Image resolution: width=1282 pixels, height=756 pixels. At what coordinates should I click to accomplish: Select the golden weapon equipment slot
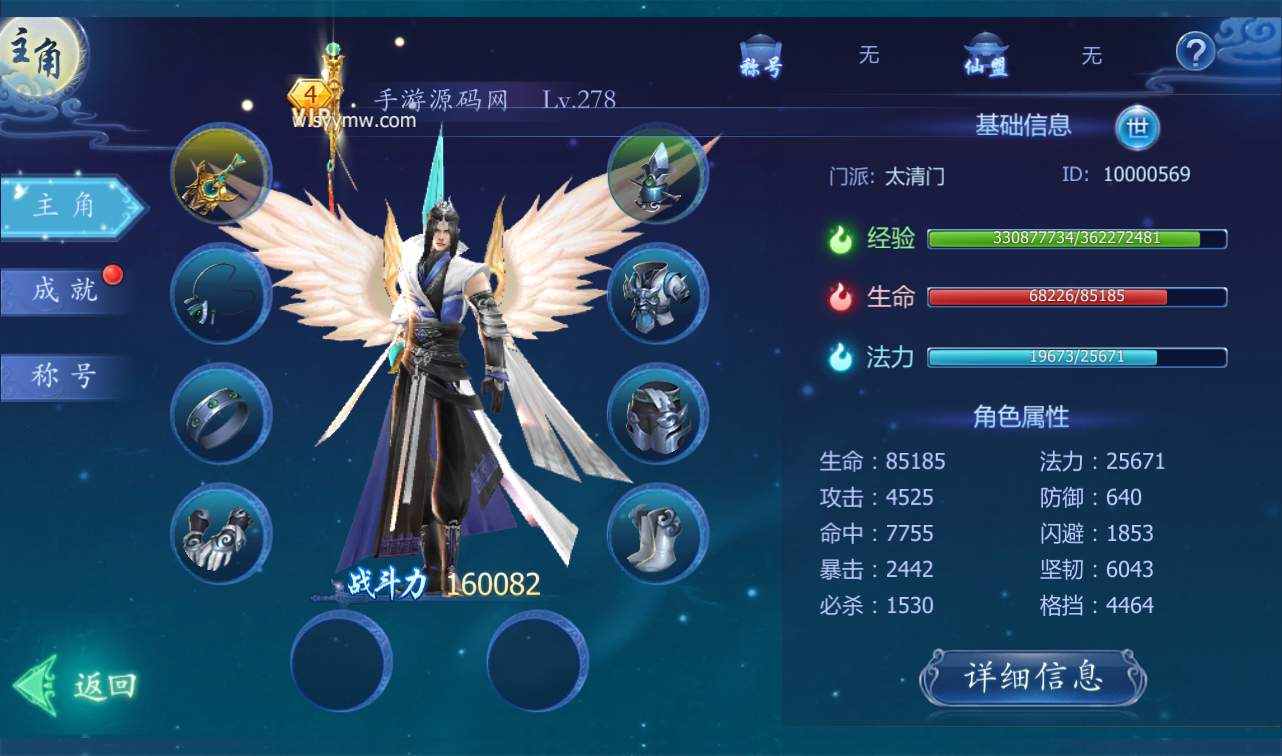(x=221, y=174)
